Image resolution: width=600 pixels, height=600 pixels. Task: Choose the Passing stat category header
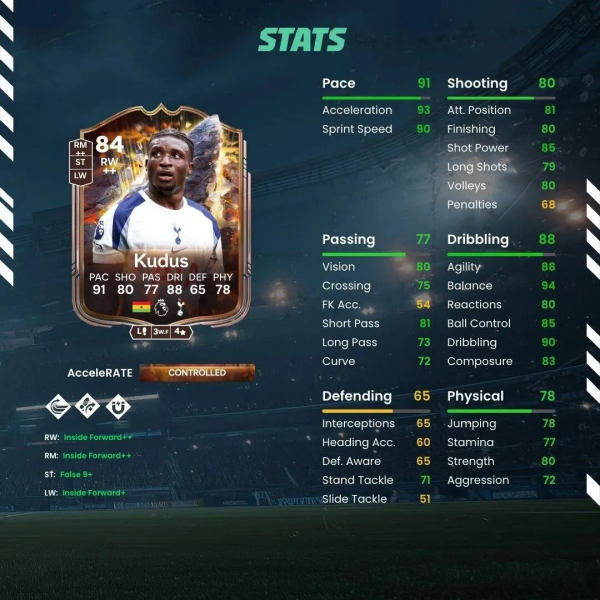point(348,240)
